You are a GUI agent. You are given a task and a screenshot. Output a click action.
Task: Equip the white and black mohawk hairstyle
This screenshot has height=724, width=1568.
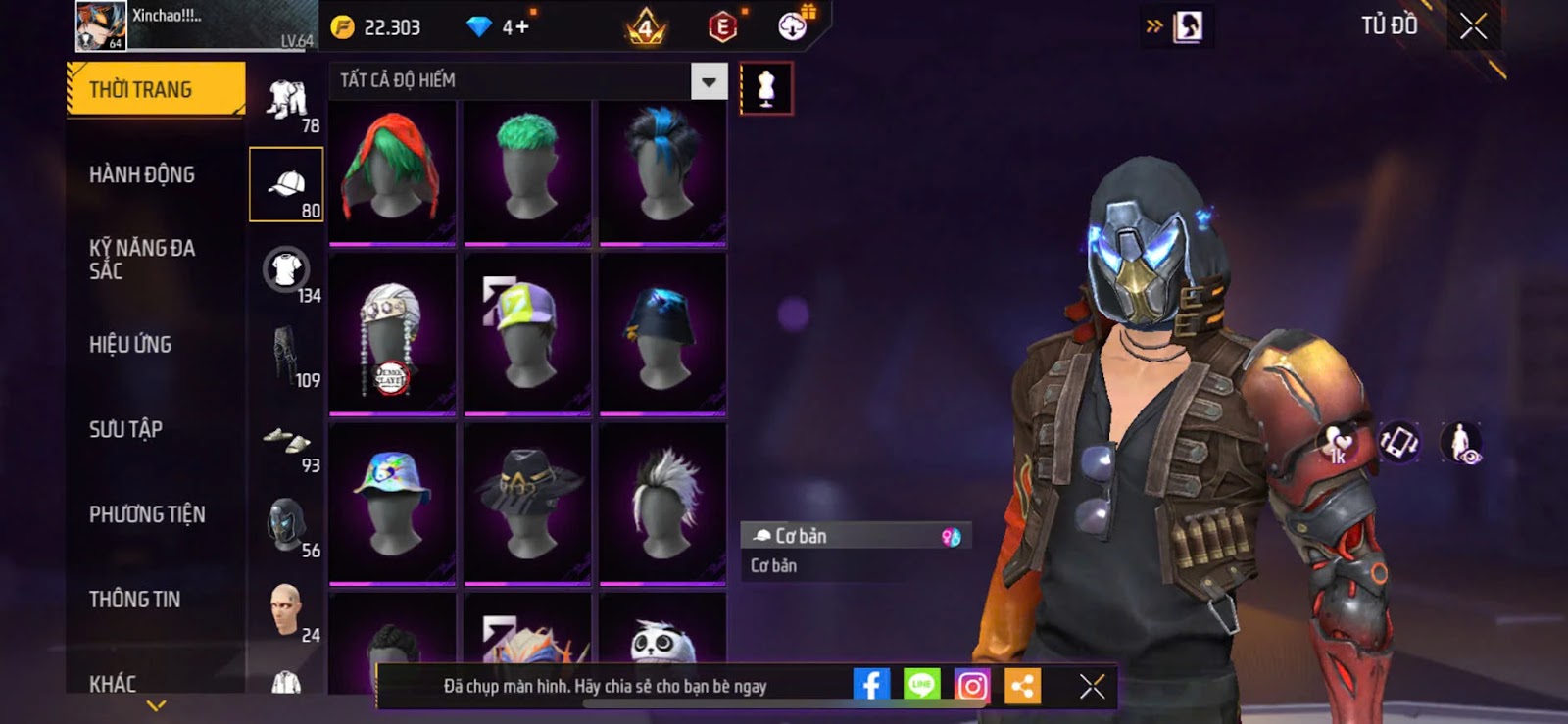pos(662,503)
